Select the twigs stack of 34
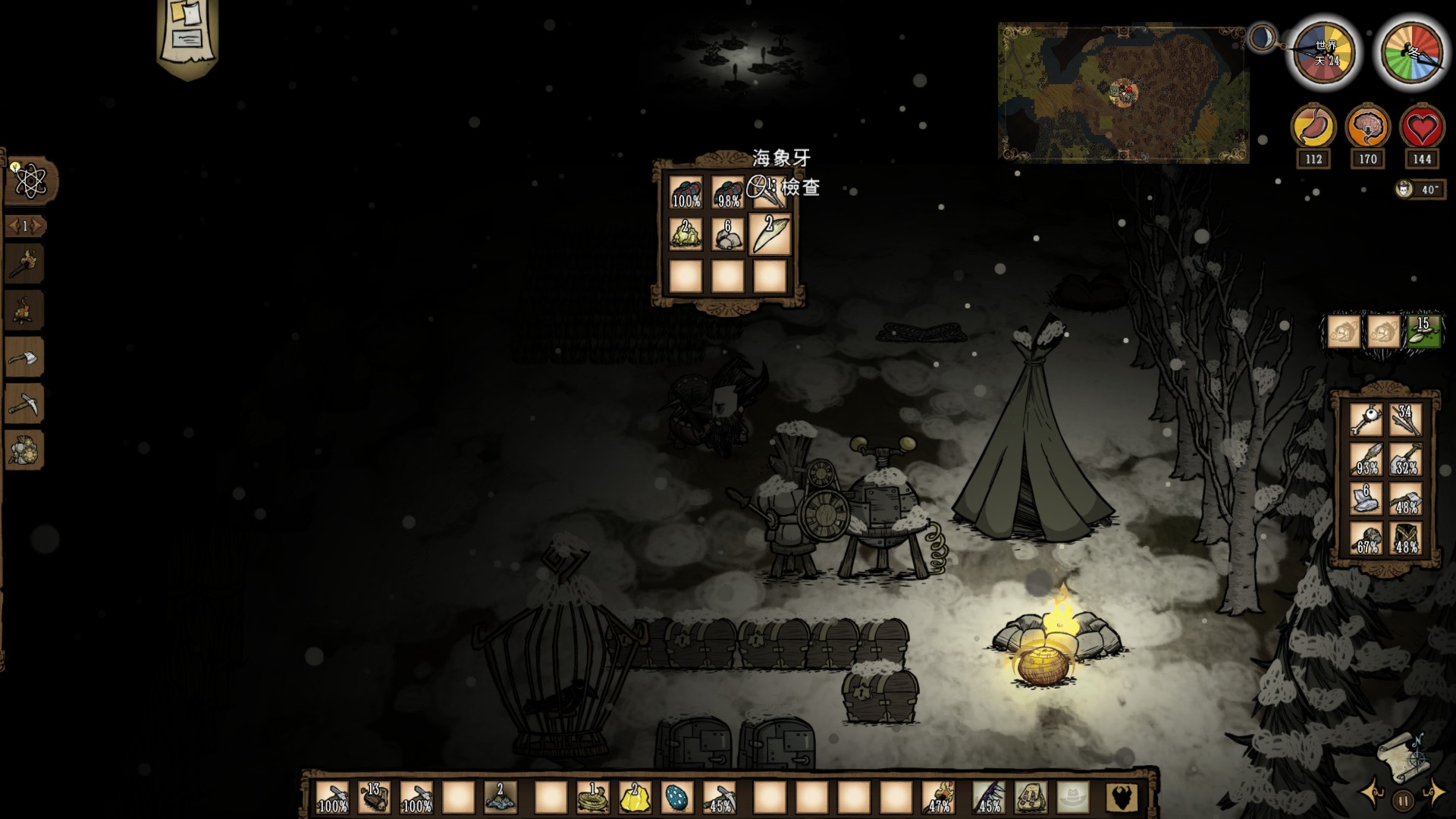Screen dimensions: 1456x819 (1406, 419)
